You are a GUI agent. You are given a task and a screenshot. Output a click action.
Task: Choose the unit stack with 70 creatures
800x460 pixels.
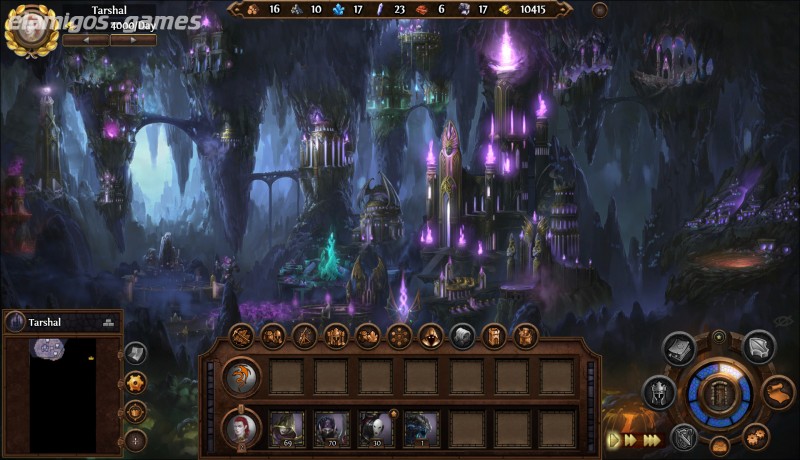pyautogui.click(x=331, y=428)
